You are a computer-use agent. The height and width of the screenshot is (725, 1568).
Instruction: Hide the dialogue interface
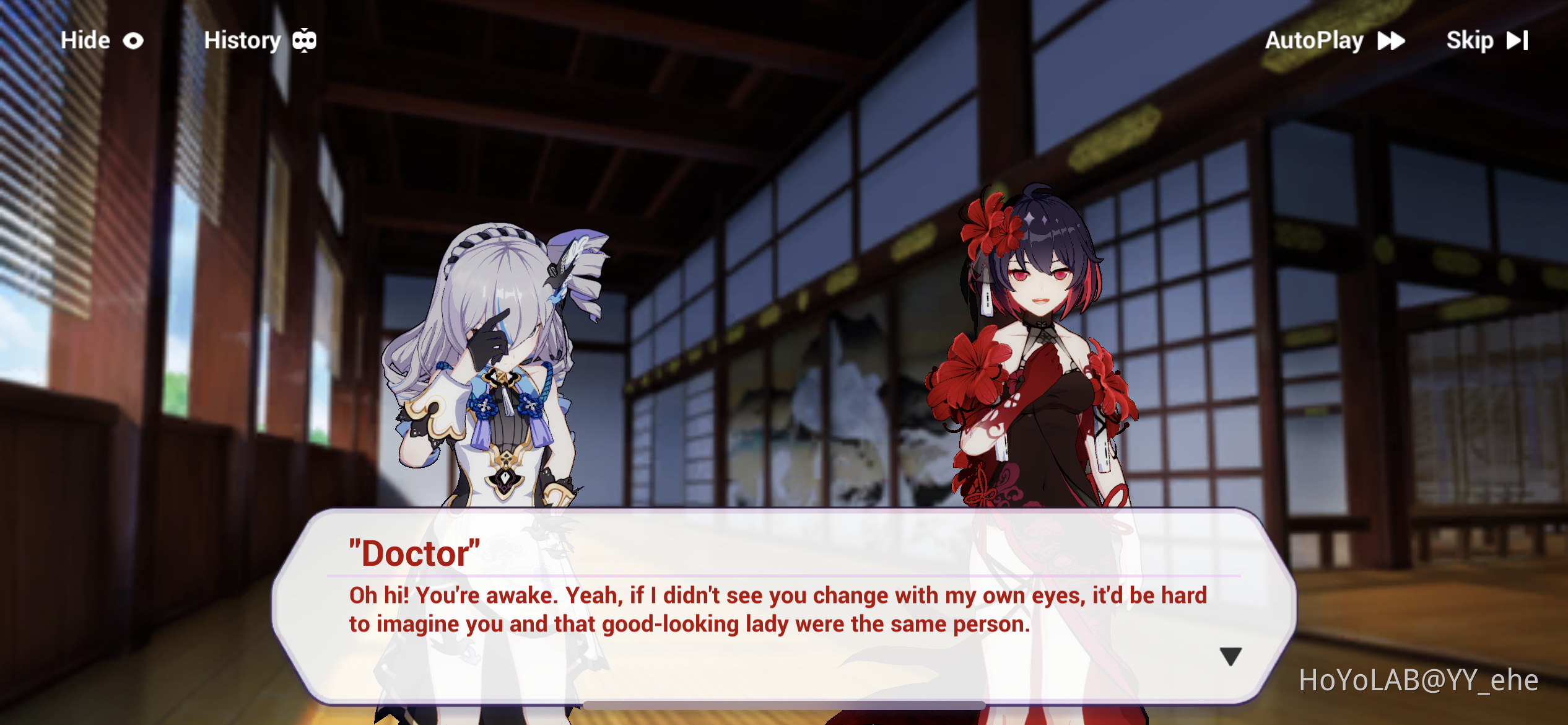(x=84, y=40)
